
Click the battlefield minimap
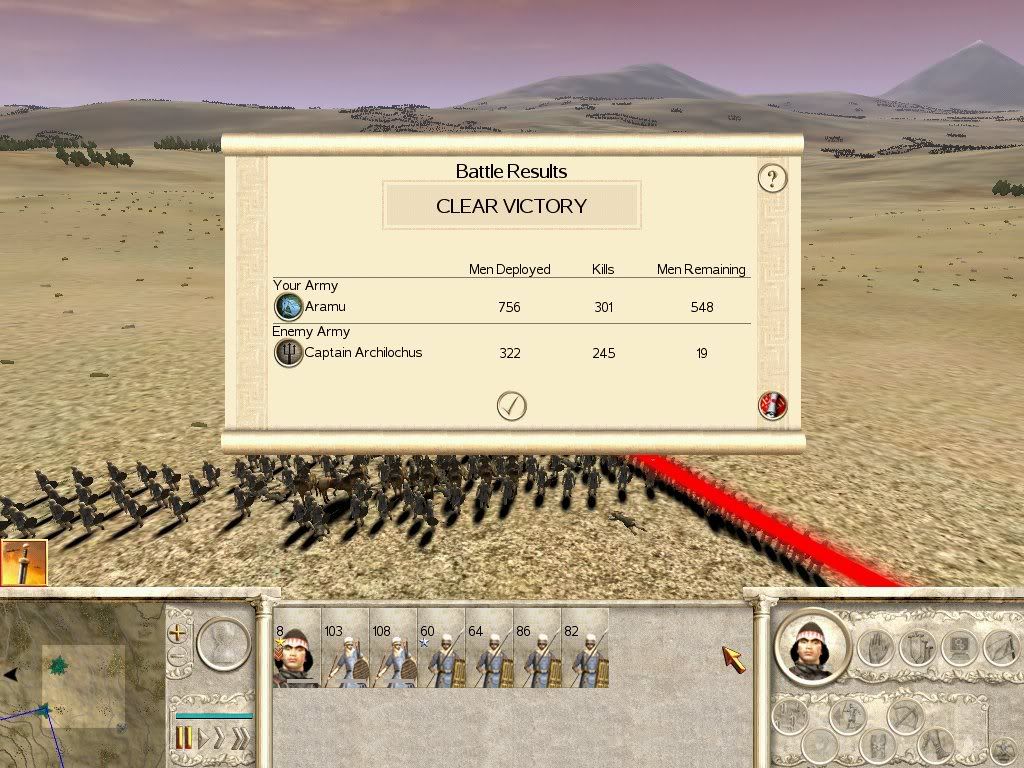[x=80, y=680]
